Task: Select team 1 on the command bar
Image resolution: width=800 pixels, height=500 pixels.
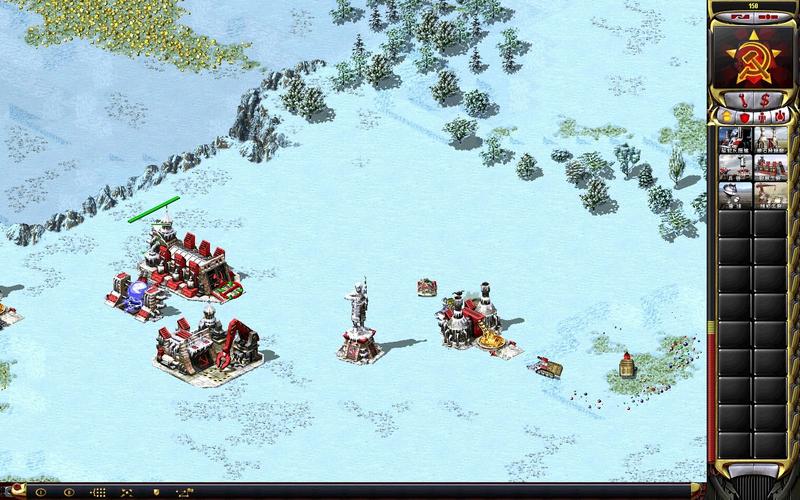Action: coord(40,492)
